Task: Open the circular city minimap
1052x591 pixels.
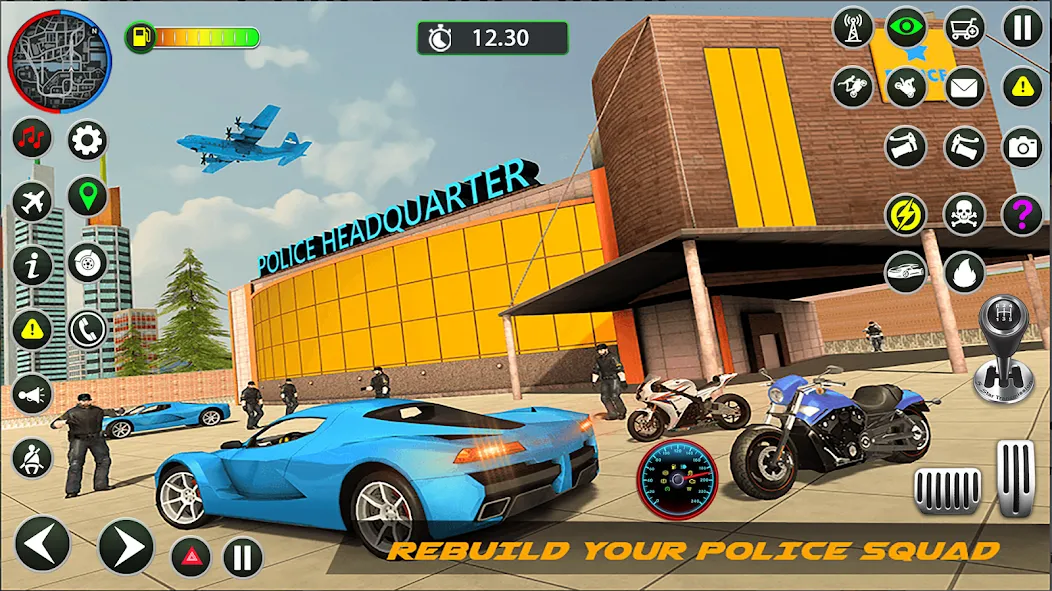Action: click(x=59, y=61)
